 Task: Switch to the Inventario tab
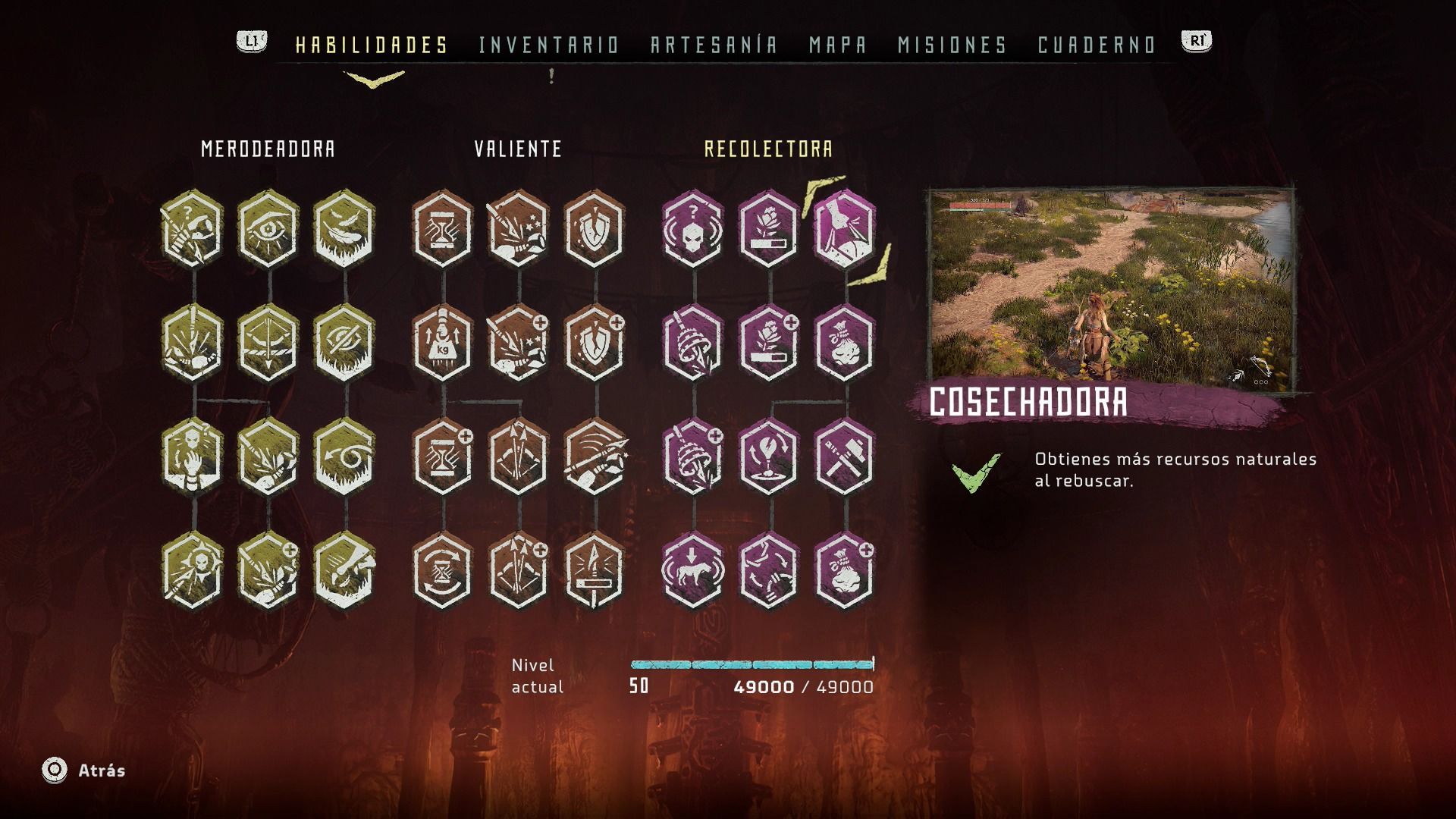pos(549,45)
